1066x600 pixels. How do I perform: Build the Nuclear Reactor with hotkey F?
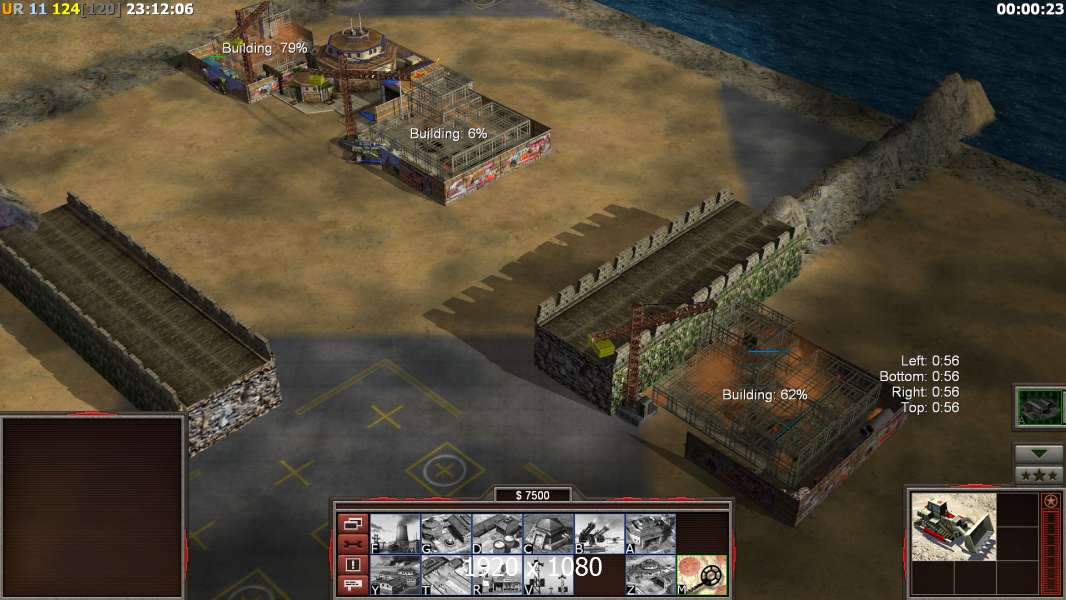click(395, 534)
